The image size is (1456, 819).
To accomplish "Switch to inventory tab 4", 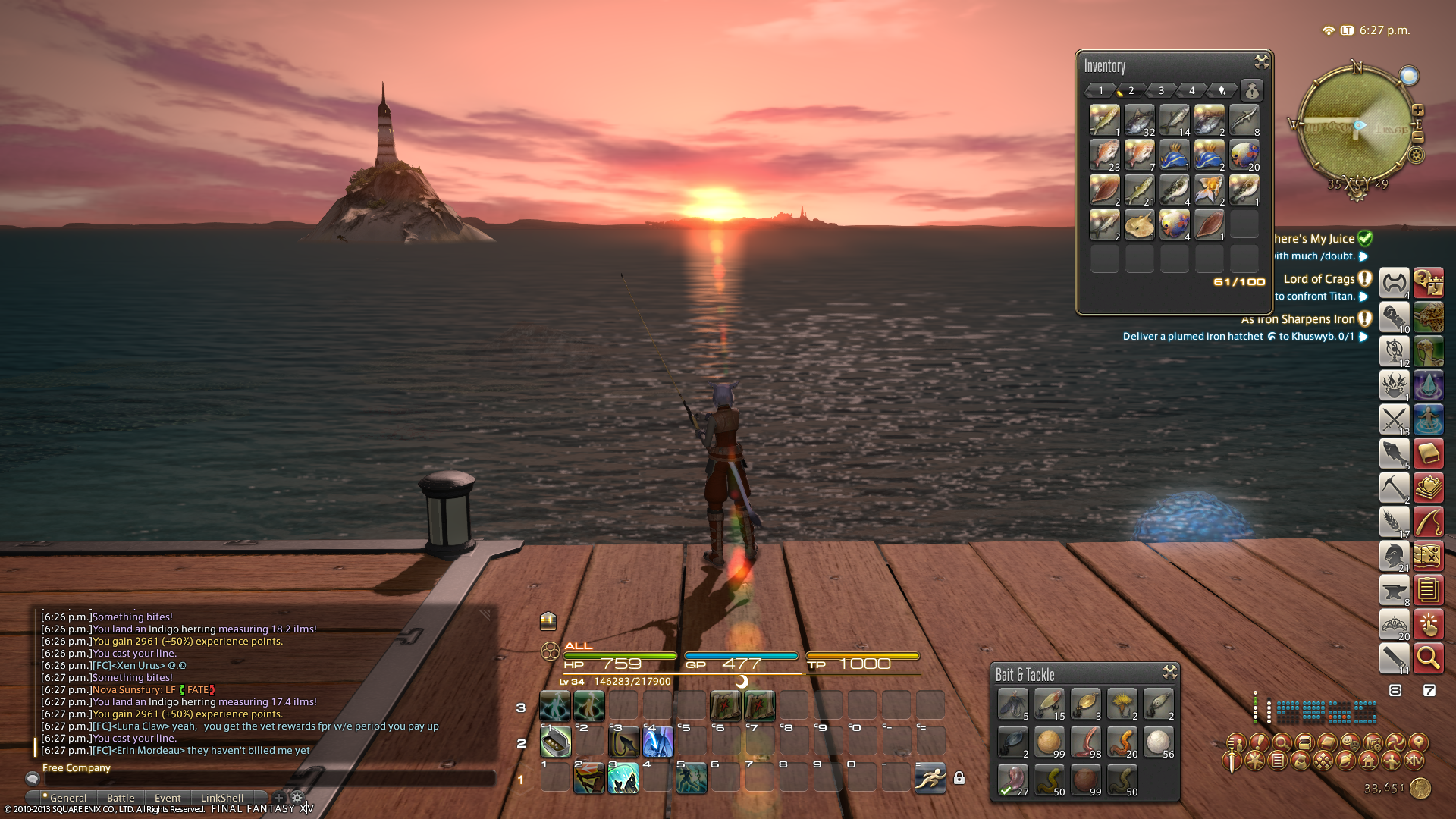I will pos(1191,90).
